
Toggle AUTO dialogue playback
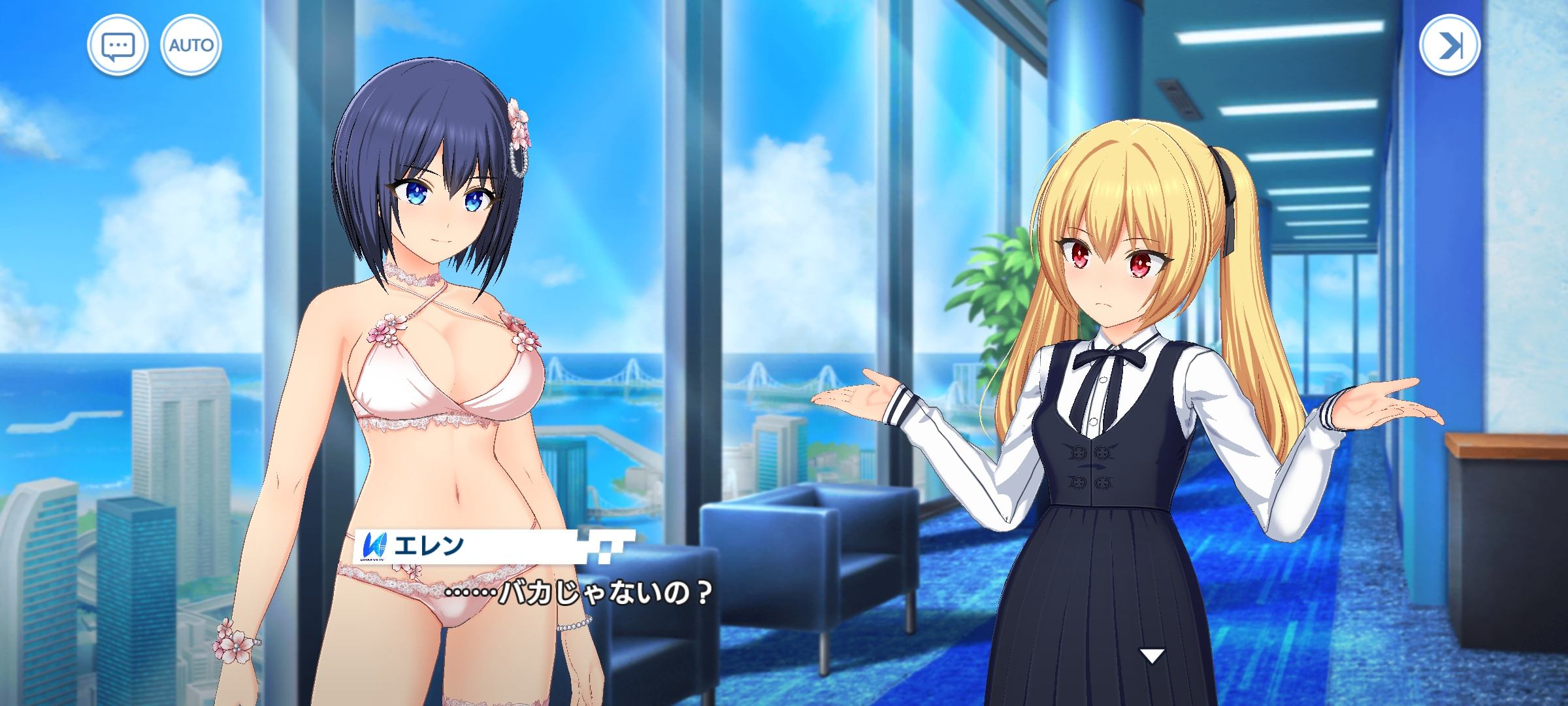tap(191, 46)
